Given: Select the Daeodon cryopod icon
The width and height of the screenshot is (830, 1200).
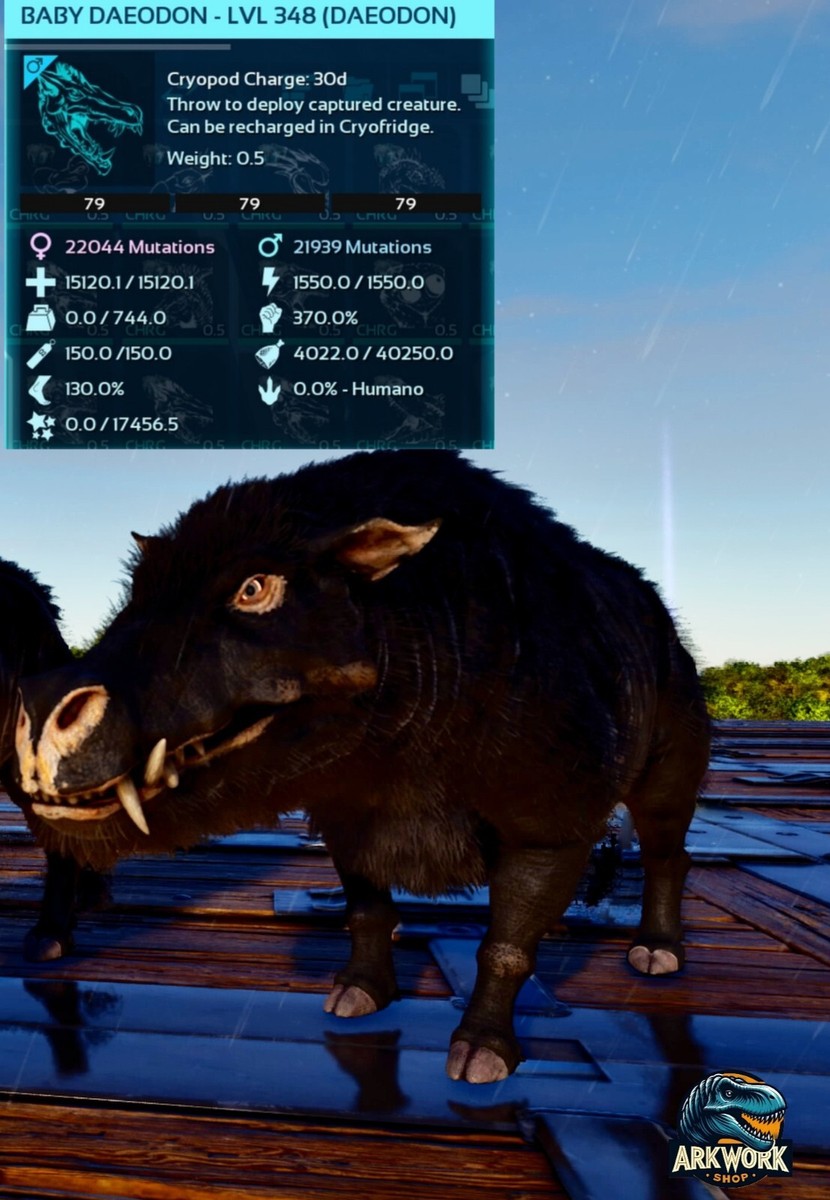Looking at the screenshot, I should 88,116.
